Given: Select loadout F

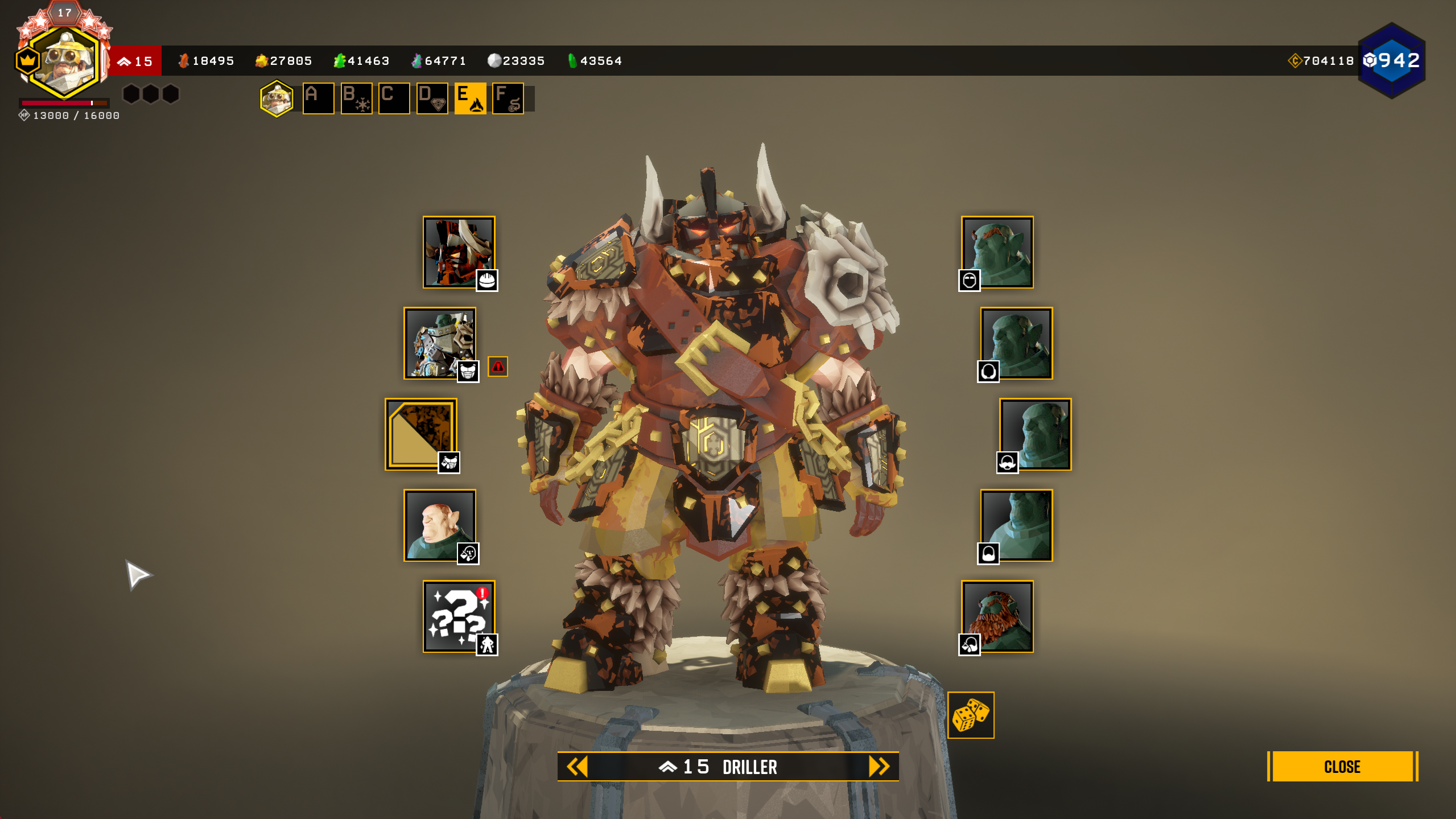Looking at the screenshot, I should pyautogui.click(x=508, y=98).
